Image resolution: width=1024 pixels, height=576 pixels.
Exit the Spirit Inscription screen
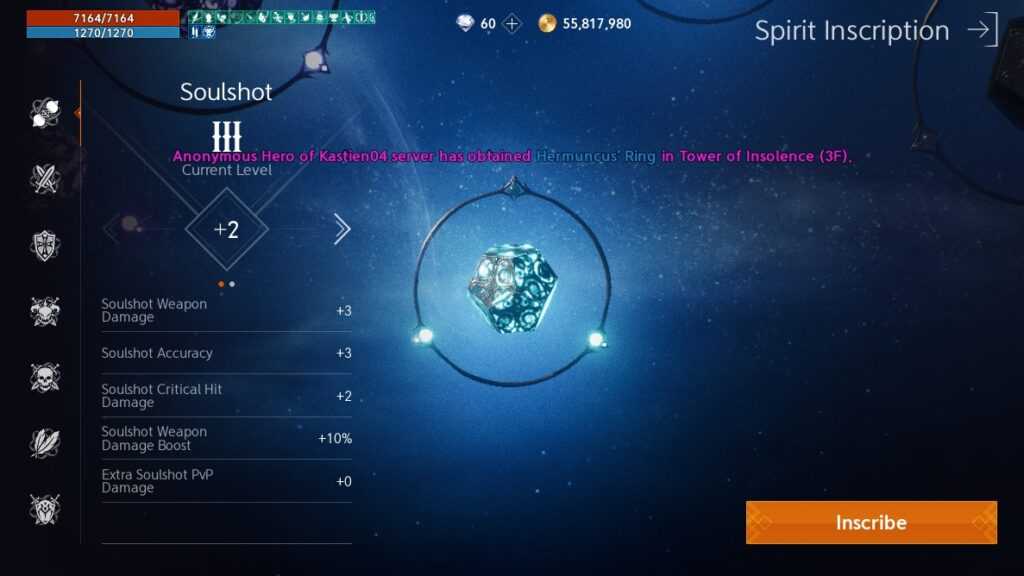pos(982,30)
